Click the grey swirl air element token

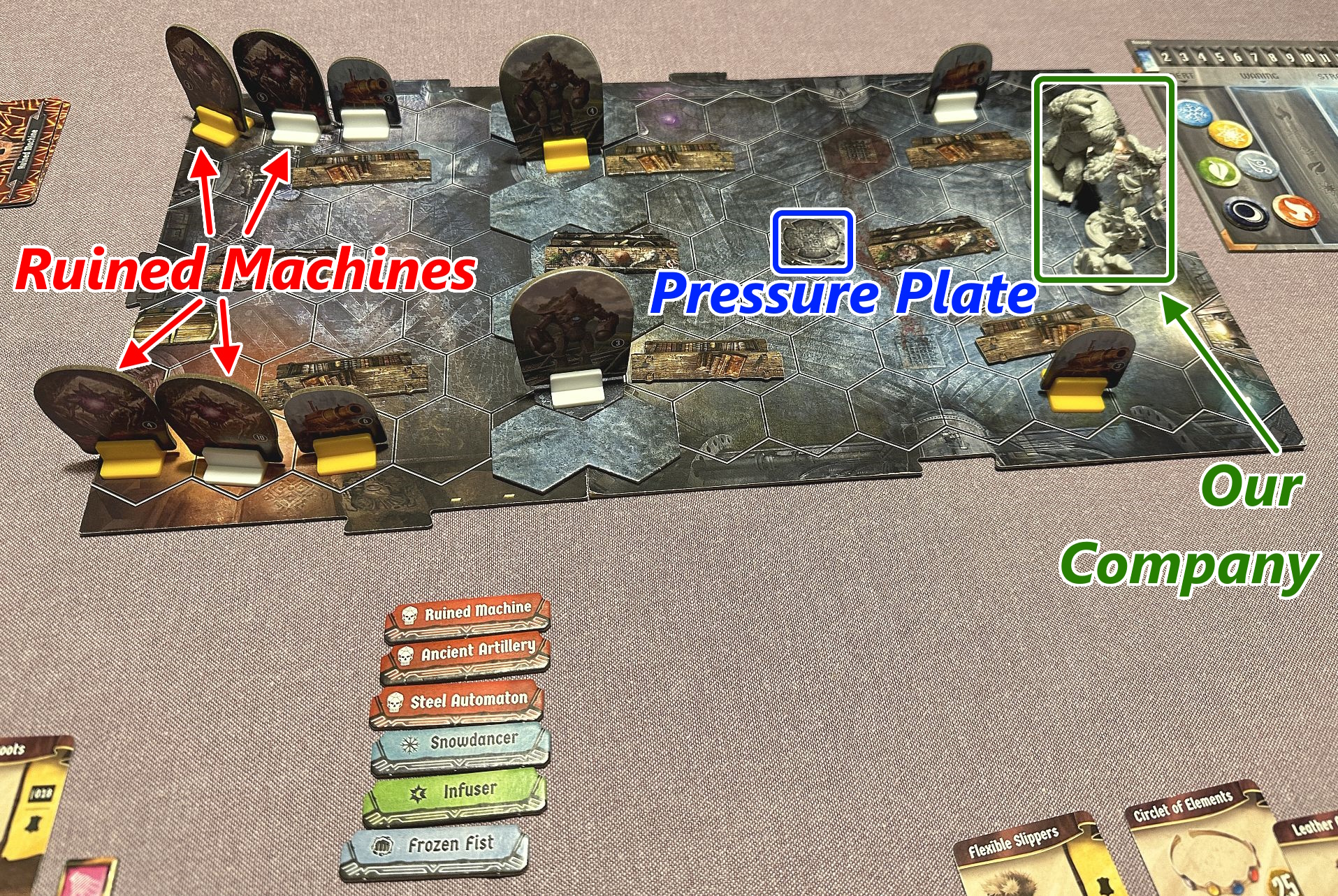point(1258,168)
